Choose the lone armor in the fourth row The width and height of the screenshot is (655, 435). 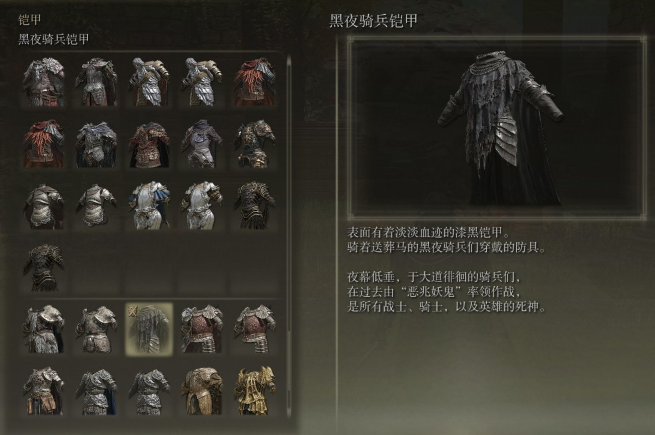point(44,267)
